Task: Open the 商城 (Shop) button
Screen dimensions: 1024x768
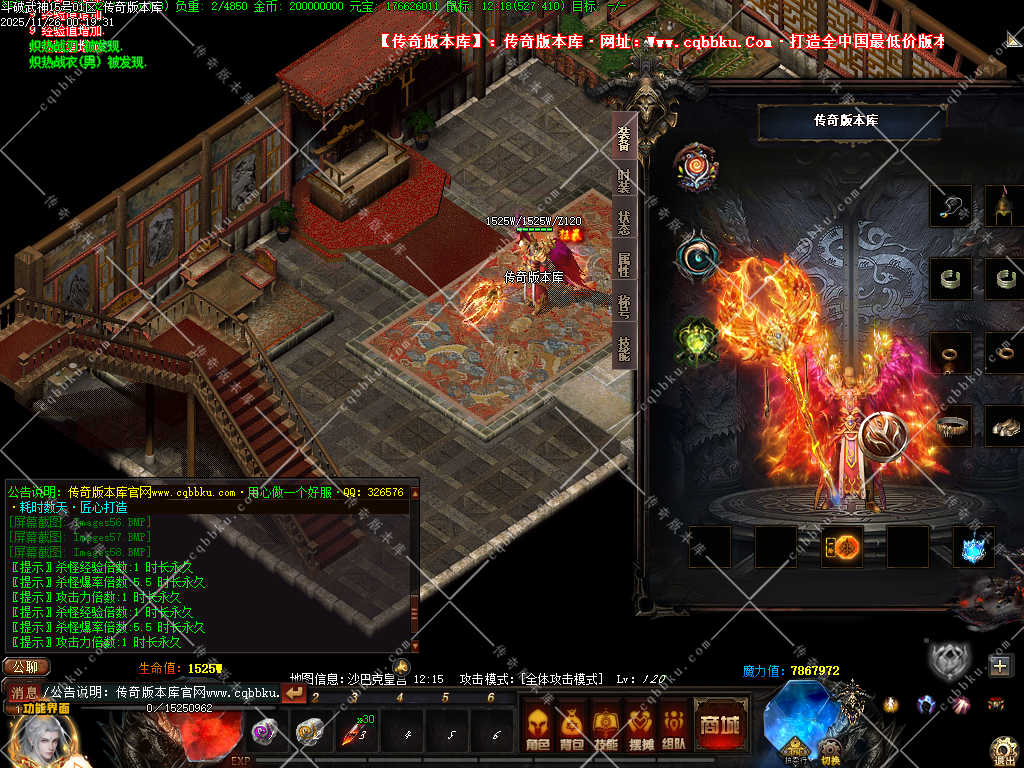Action: (x=720, y=724)
